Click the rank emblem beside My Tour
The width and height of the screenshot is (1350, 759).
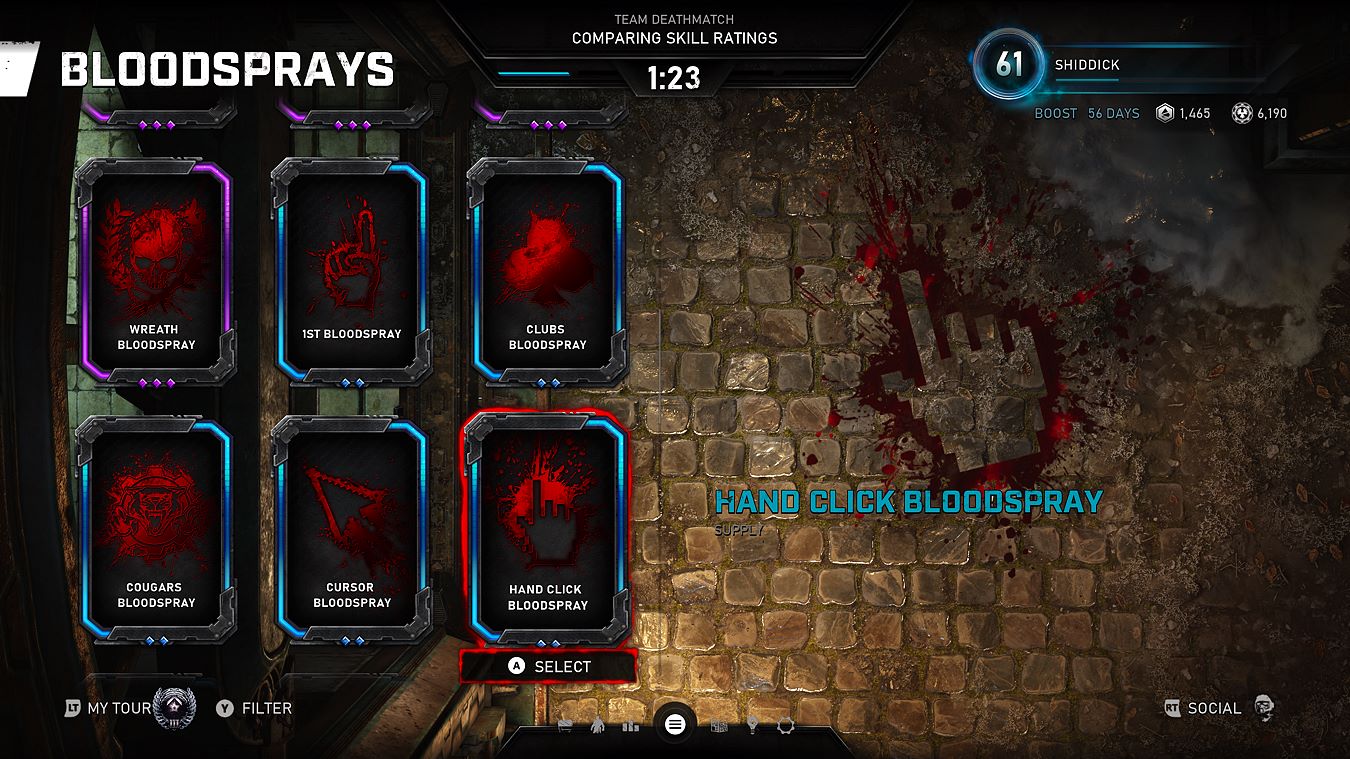170,707
